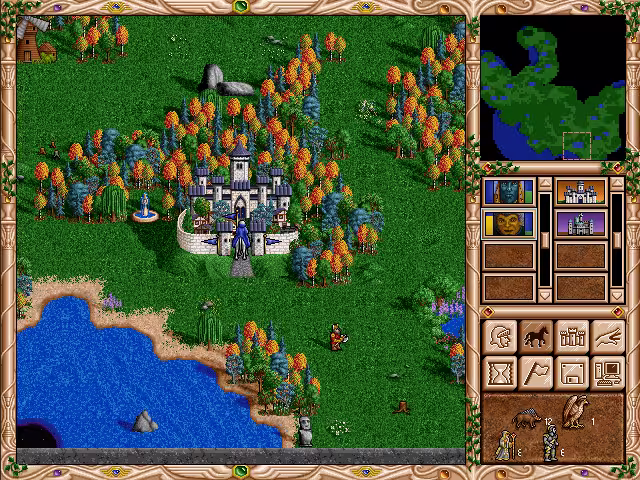The width and height of the screenshot is (640, 480).
Task: Continue hero movement with the horse button
Action: [536, 337]
